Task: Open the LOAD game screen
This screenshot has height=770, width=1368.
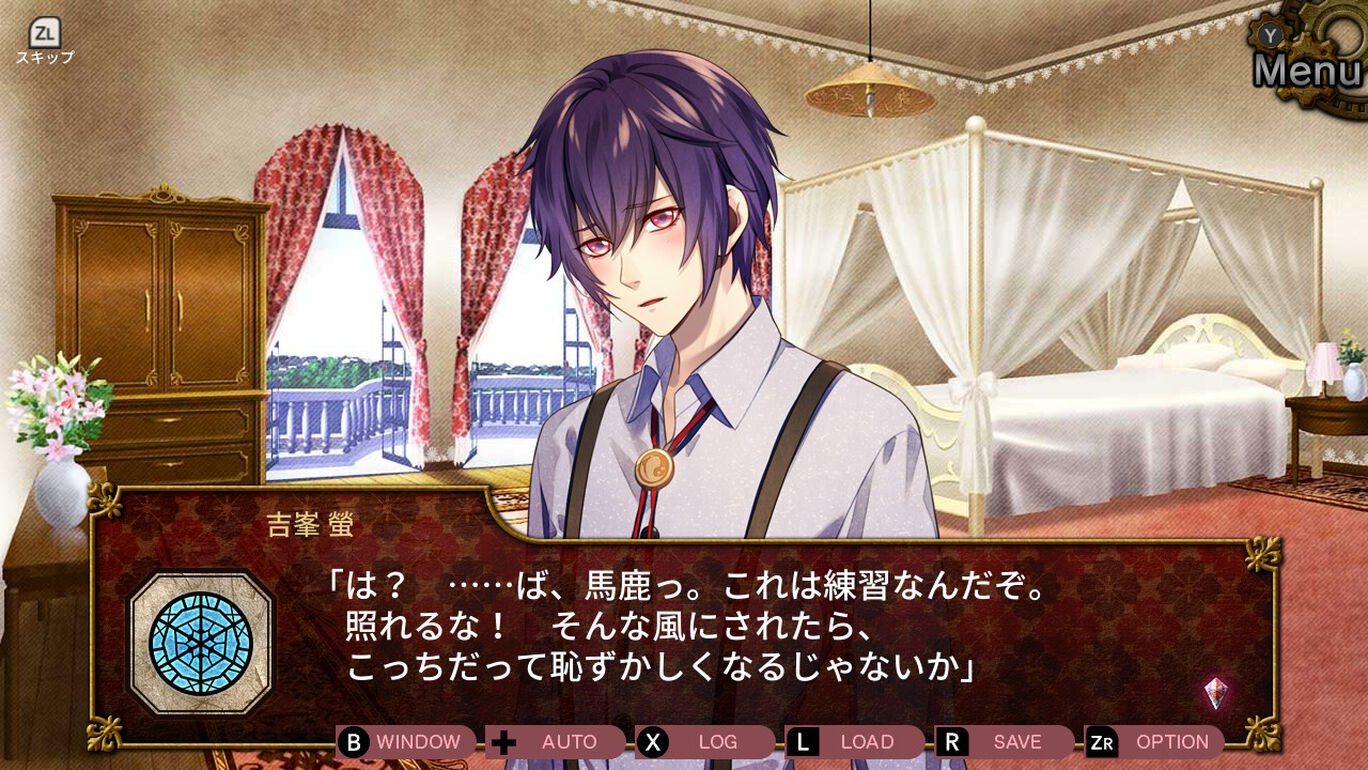Action: [855, 742]
